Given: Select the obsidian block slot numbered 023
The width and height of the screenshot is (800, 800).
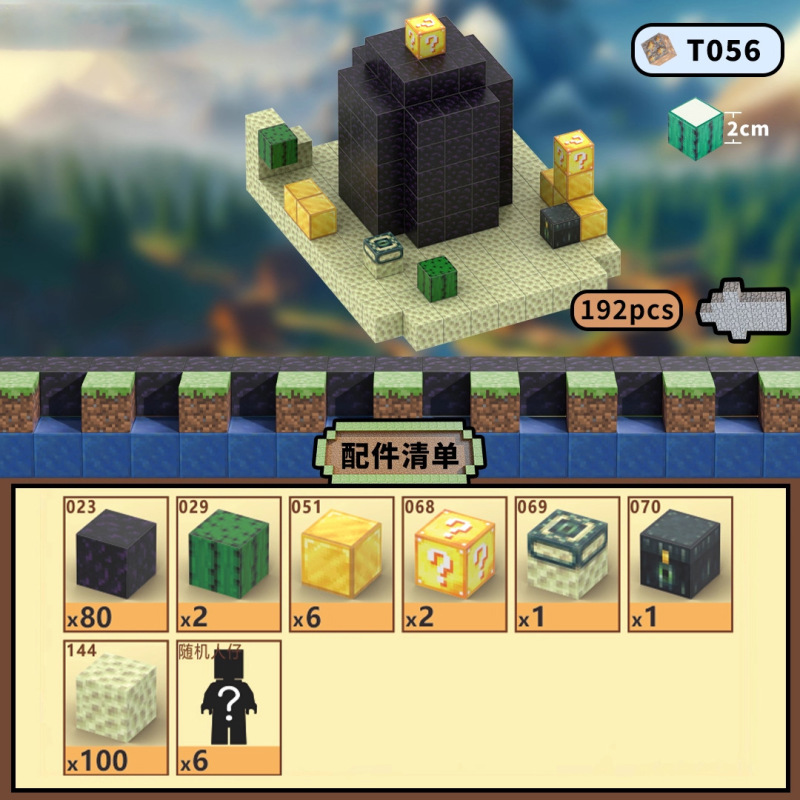Looking at the screenshot, I should pyautogui.click(x=116, y=563).
